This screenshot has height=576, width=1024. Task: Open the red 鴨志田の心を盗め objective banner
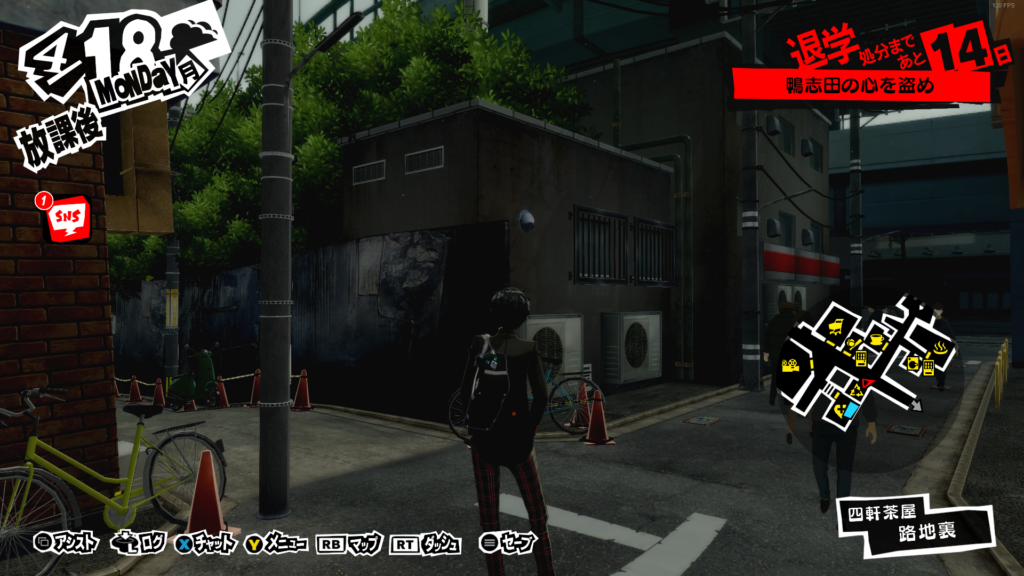tap(860, 87)
